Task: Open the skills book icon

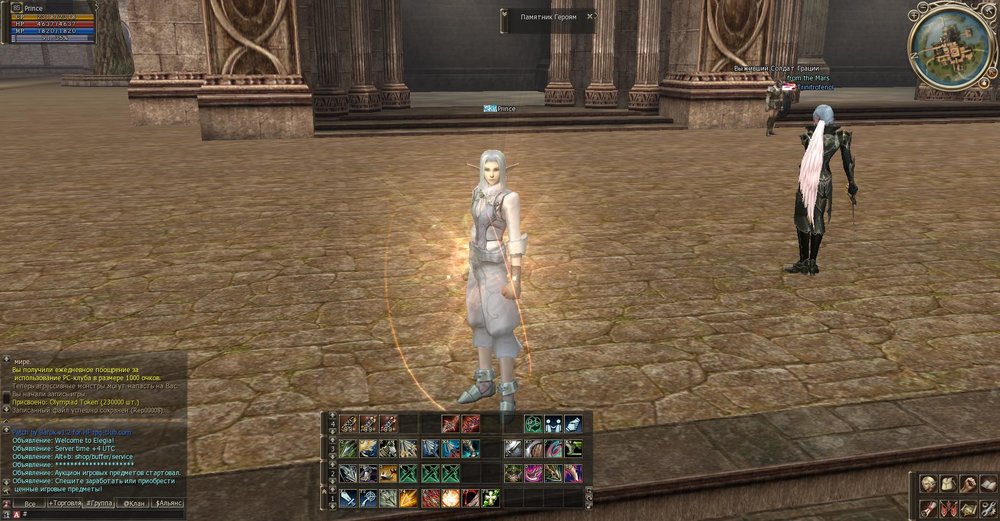Action: click(988, 484)
